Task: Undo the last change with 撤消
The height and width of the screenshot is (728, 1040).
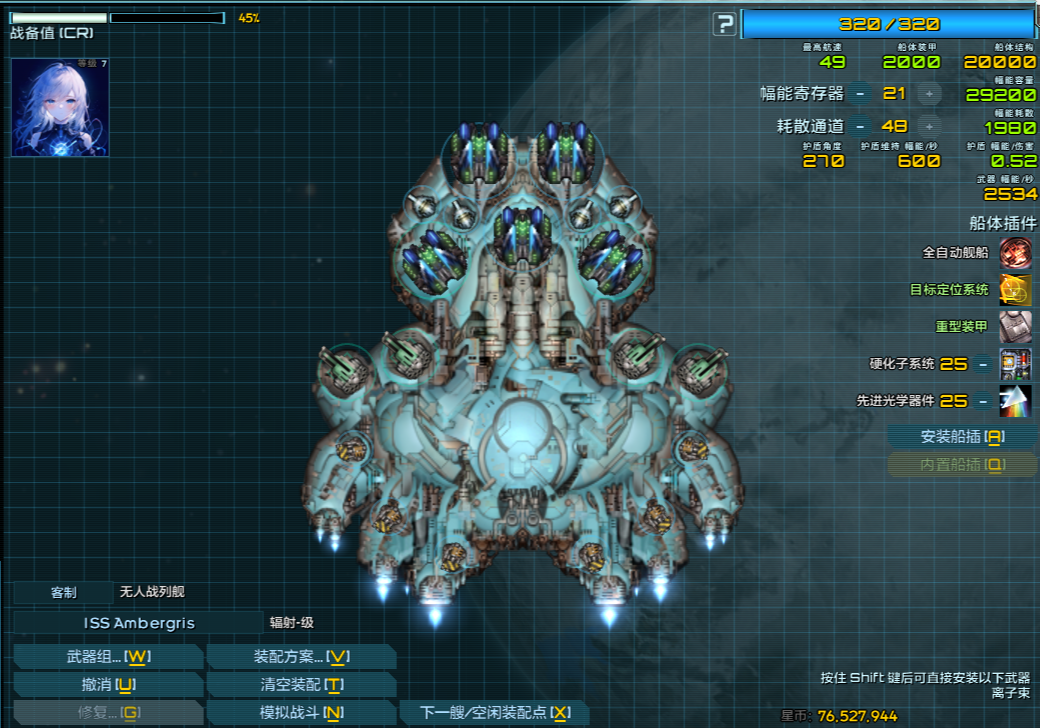Action: point(108,685)
